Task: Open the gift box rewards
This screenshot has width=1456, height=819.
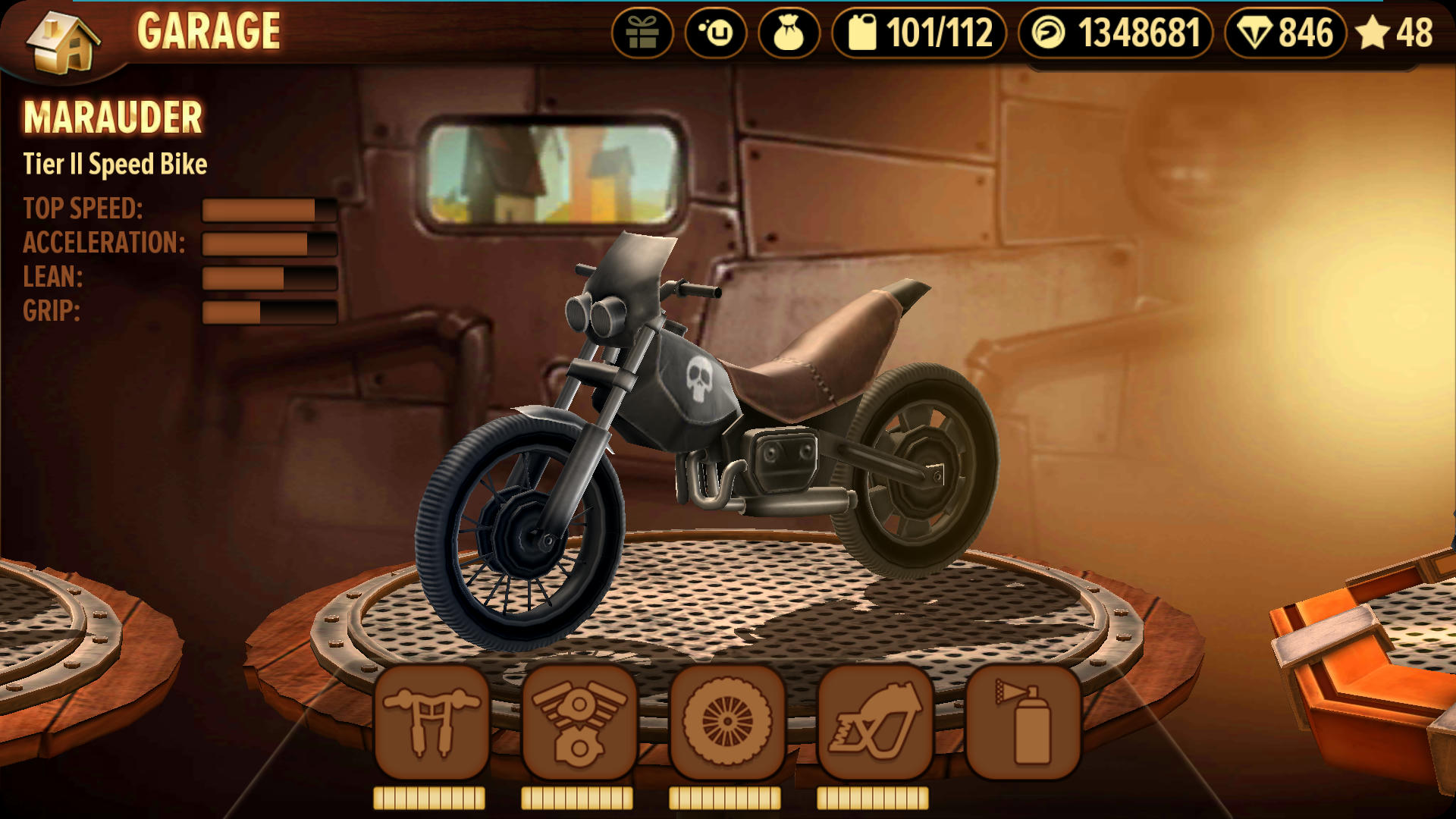Action: 642,33
